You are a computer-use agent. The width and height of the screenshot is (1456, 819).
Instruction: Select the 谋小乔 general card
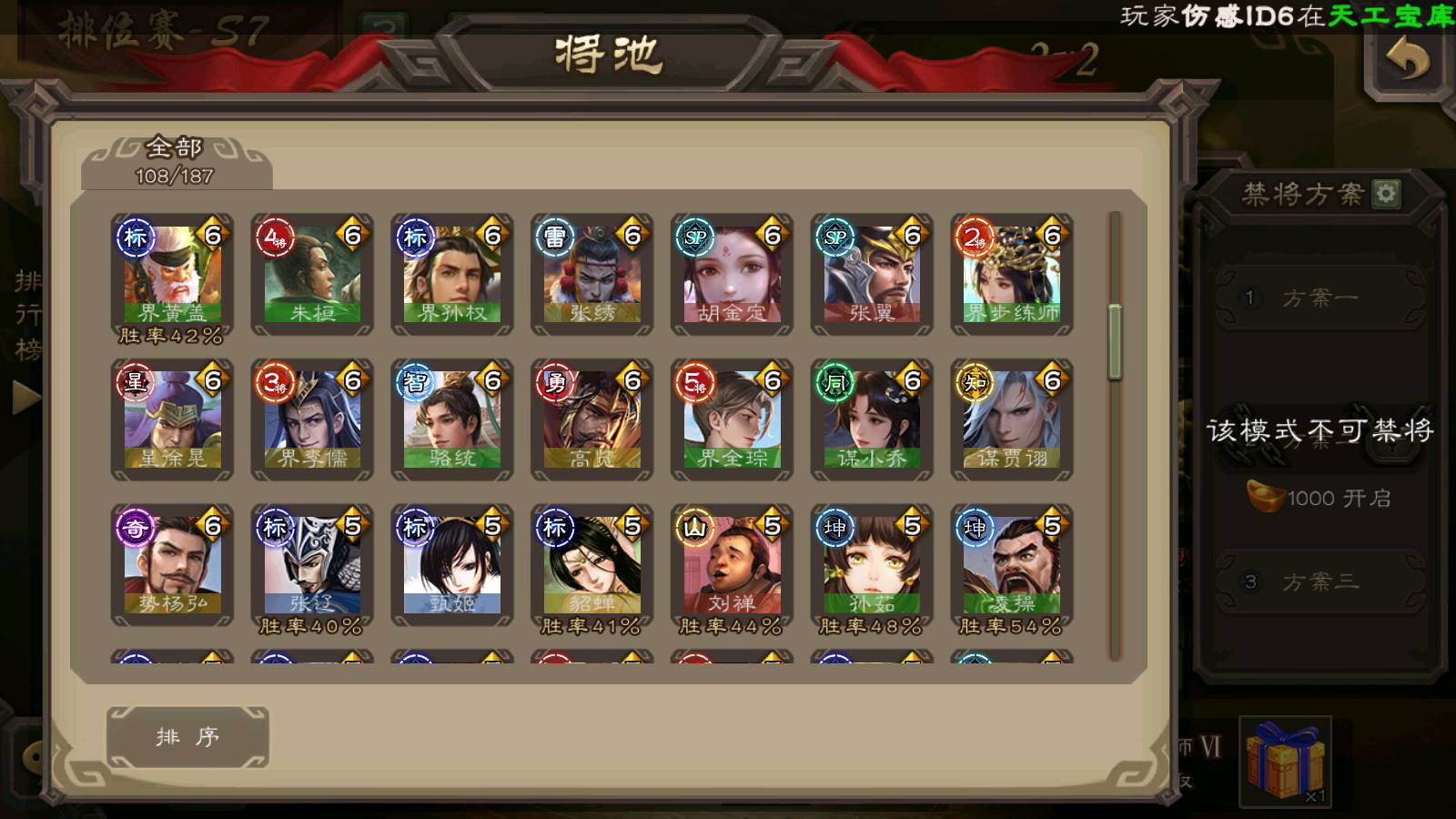point(872,420)
